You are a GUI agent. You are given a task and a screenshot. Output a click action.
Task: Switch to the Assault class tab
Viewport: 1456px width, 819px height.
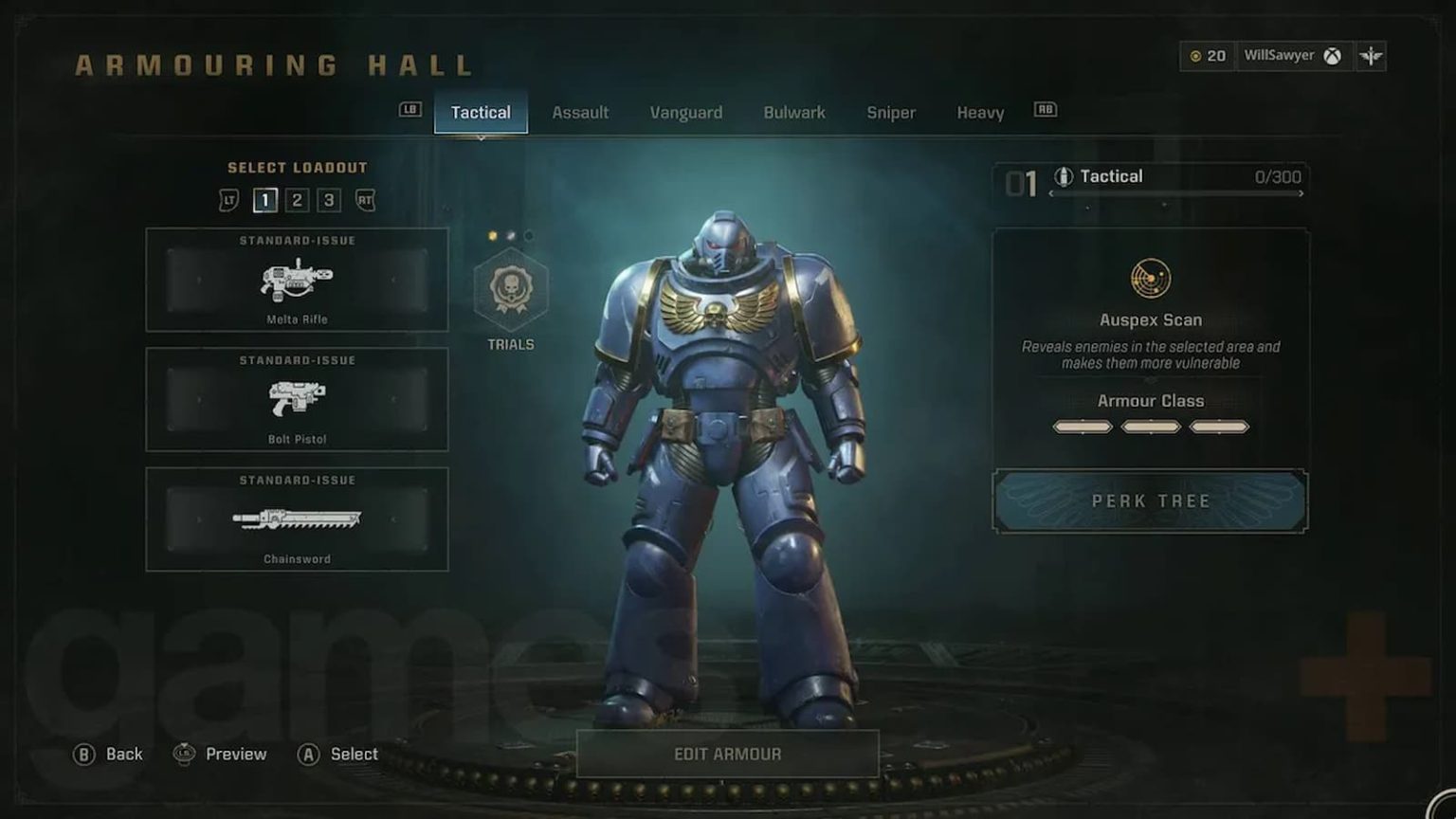tap(581, 112)
